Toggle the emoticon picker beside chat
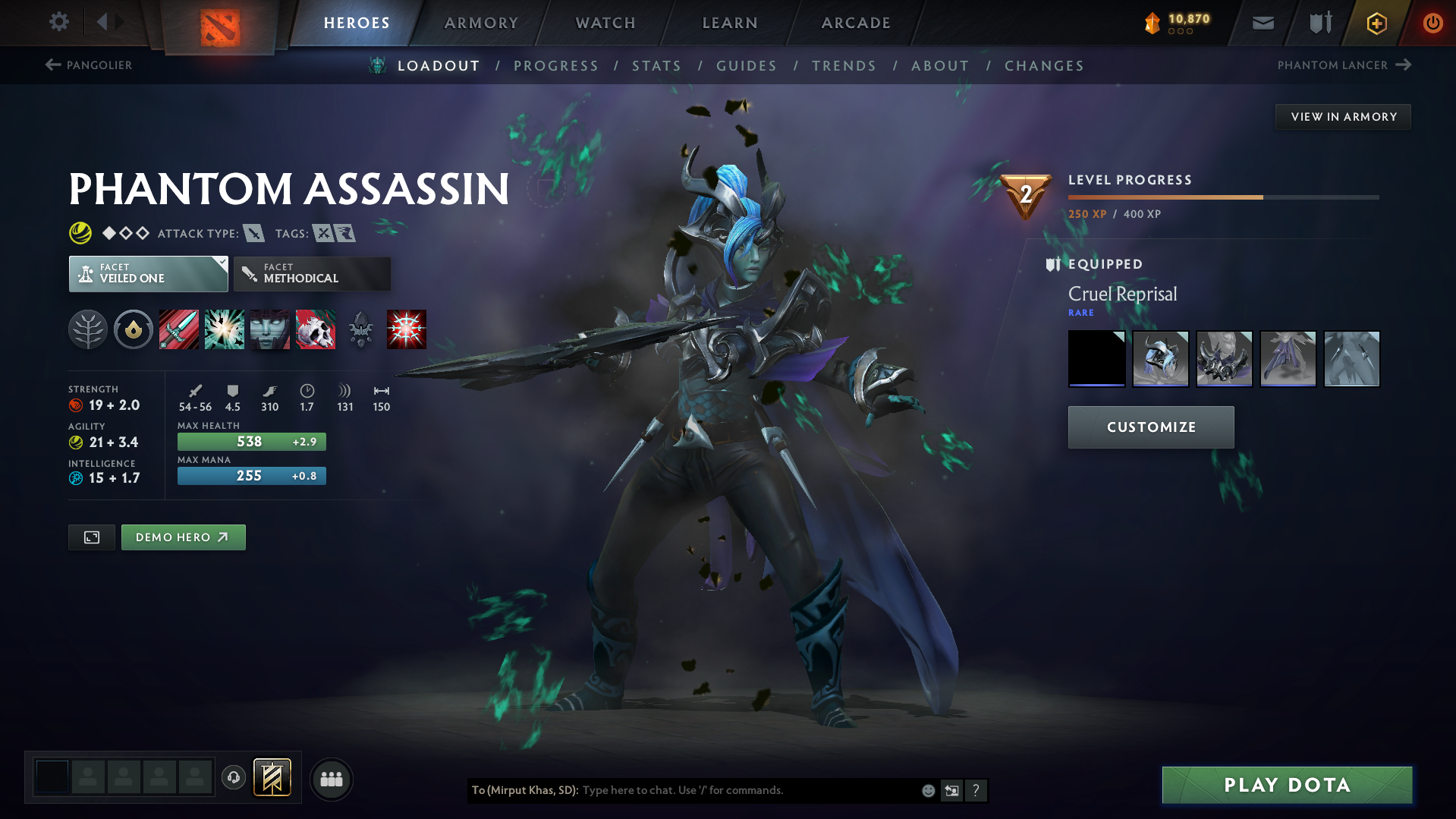The width and height of the screenshot is (1456, 819). [x=927, y=790]
